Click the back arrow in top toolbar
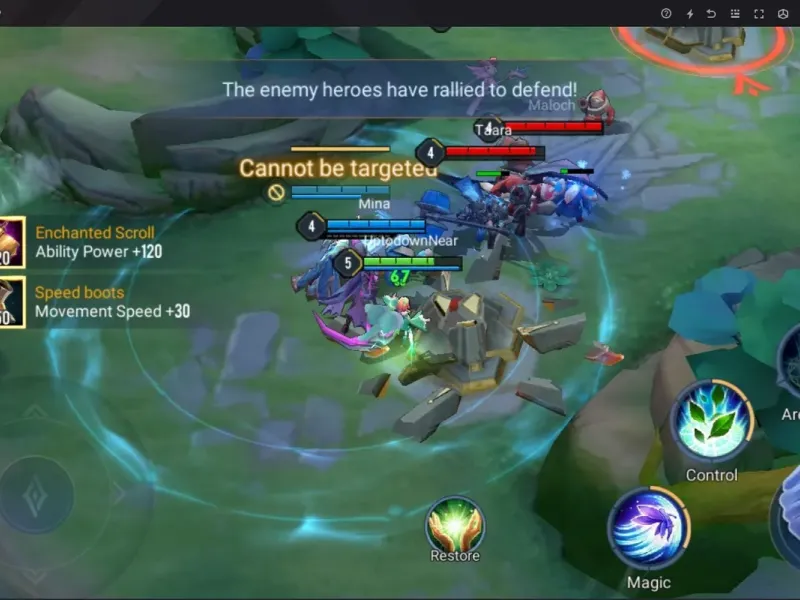 [712, 13]
